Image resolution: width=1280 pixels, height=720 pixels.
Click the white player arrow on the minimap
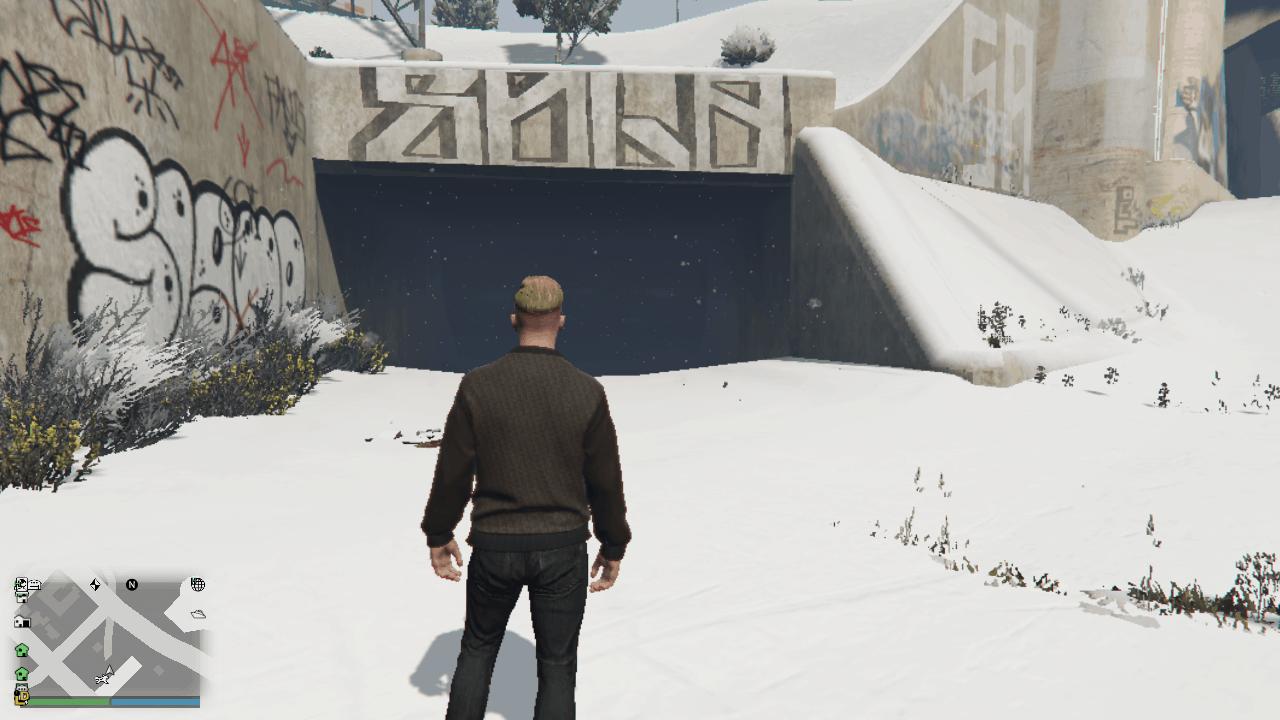(110, 670)
